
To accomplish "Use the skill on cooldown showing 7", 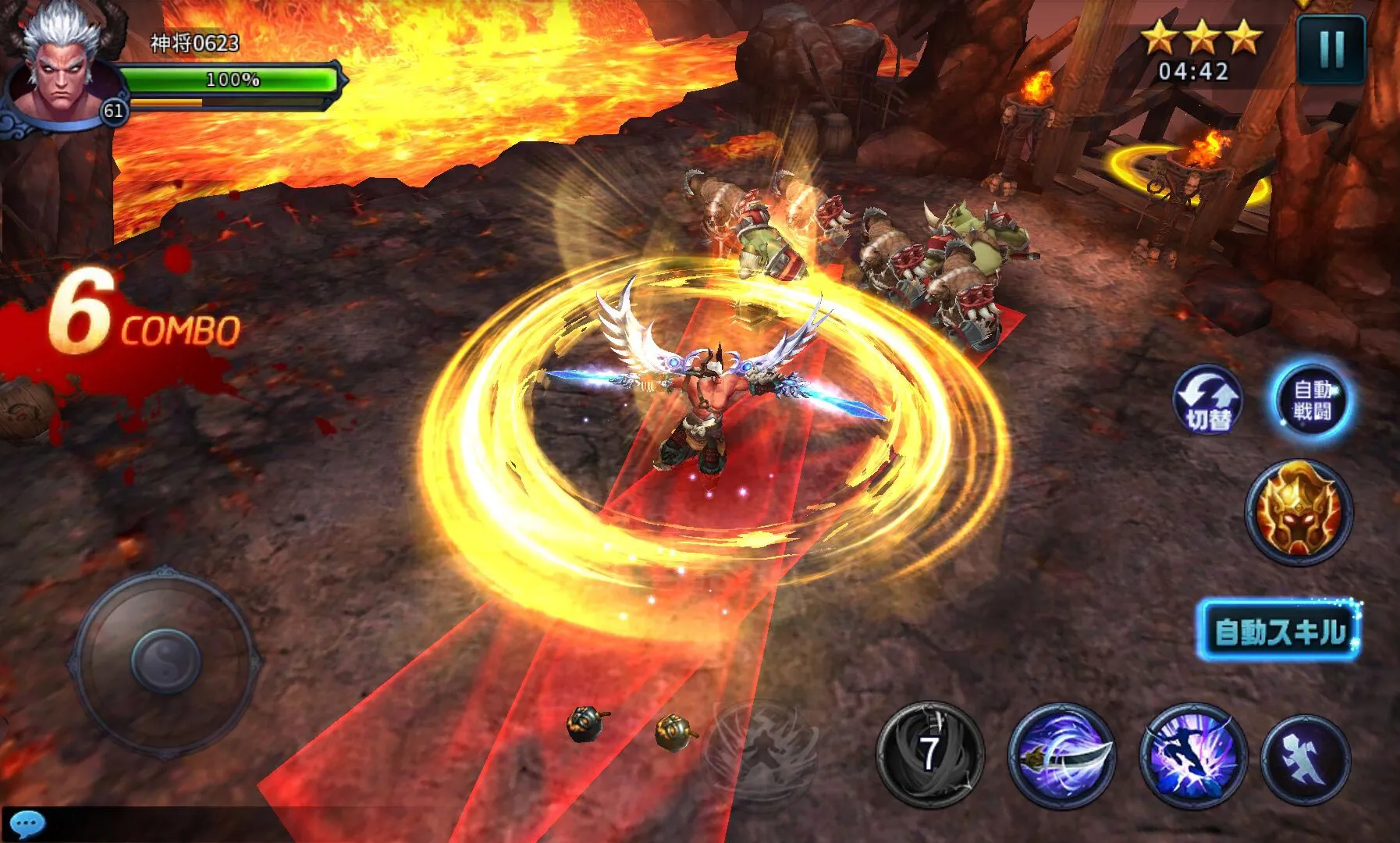I will pyautogui.click(x=929, y=754).
